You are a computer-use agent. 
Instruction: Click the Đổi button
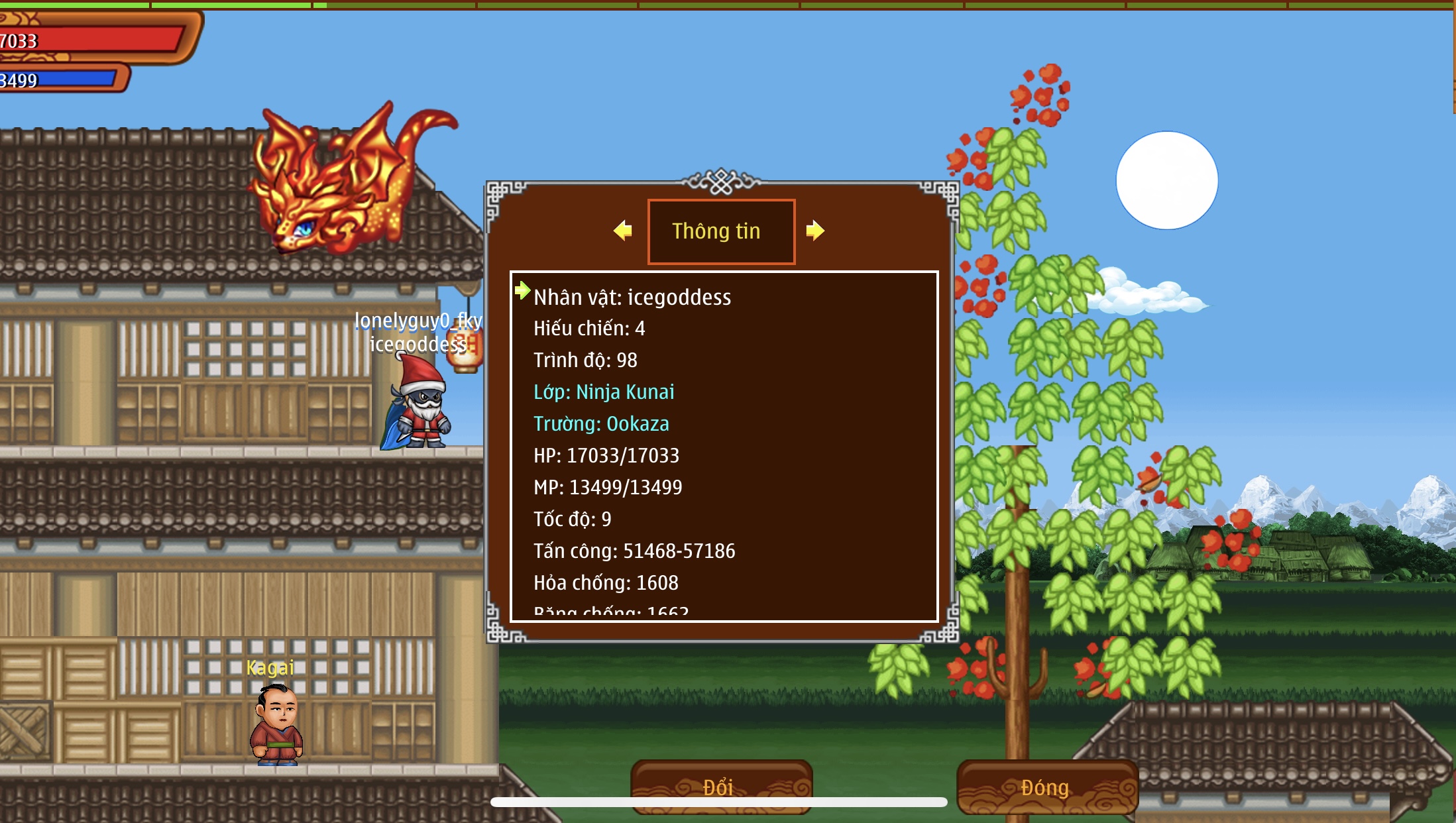tap(721, 787)
